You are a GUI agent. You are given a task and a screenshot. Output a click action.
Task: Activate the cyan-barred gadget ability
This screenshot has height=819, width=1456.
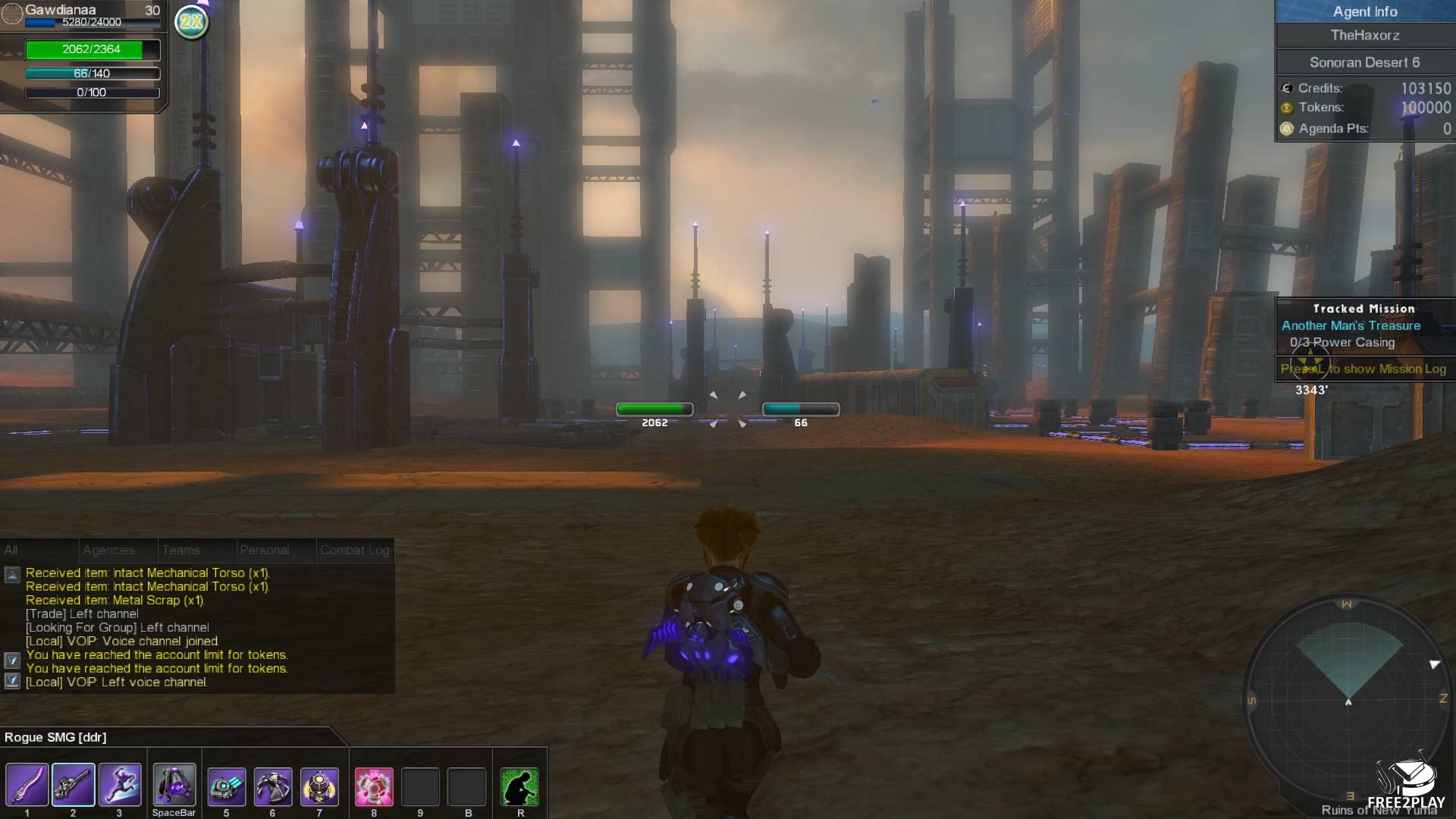(x=227, y=786)
